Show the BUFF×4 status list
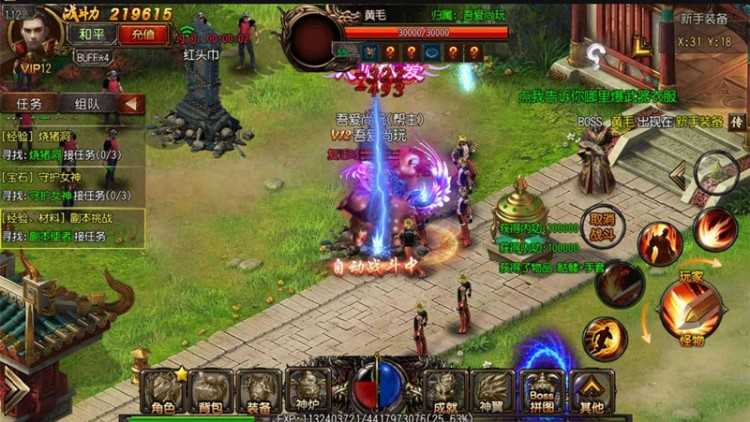Viewport: 750px width, 422px height. (x=92, y=58)
